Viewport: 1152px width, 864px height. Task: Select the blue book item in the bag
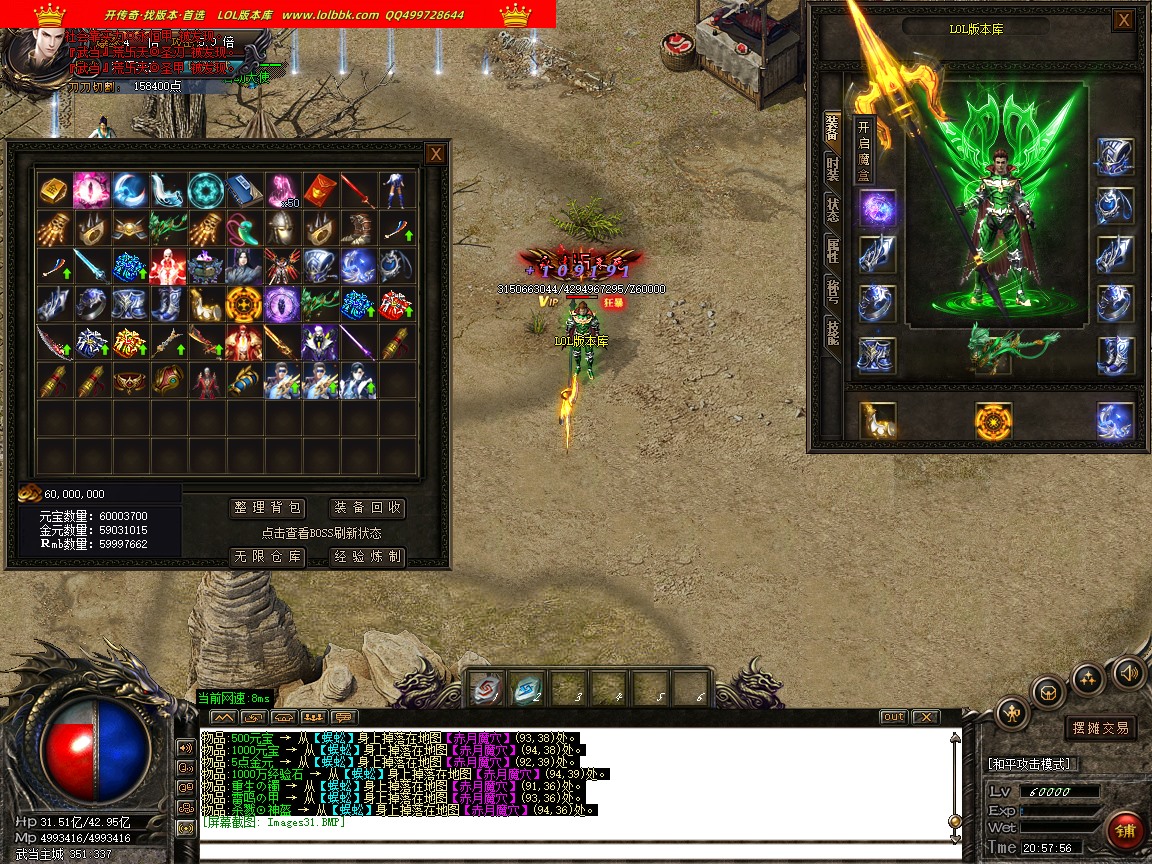click(243, 188)
